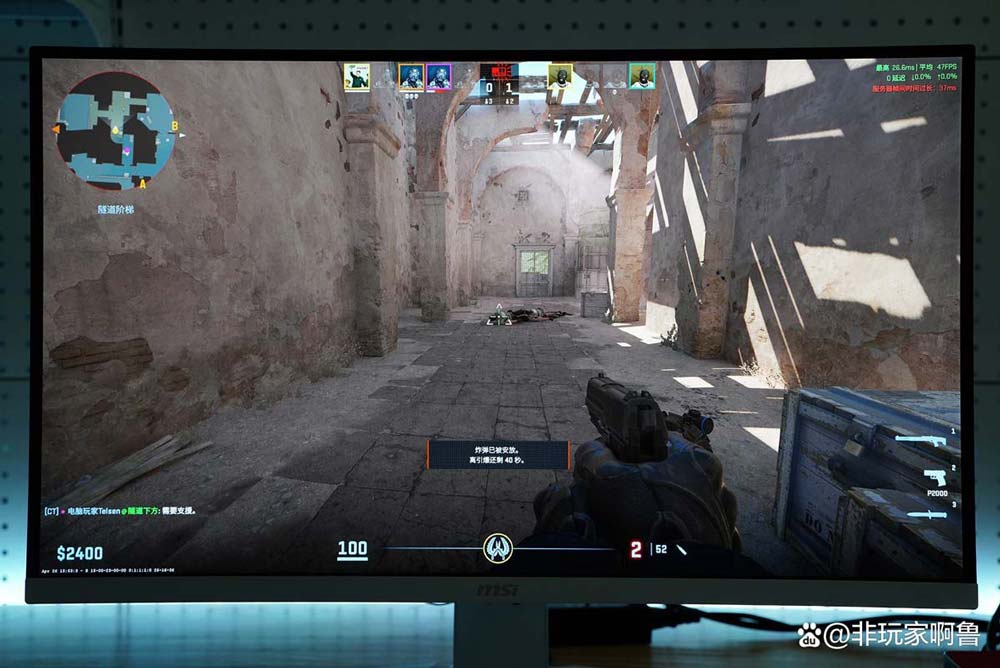Click the CT team emblem badge

click(x=498, y=547)
